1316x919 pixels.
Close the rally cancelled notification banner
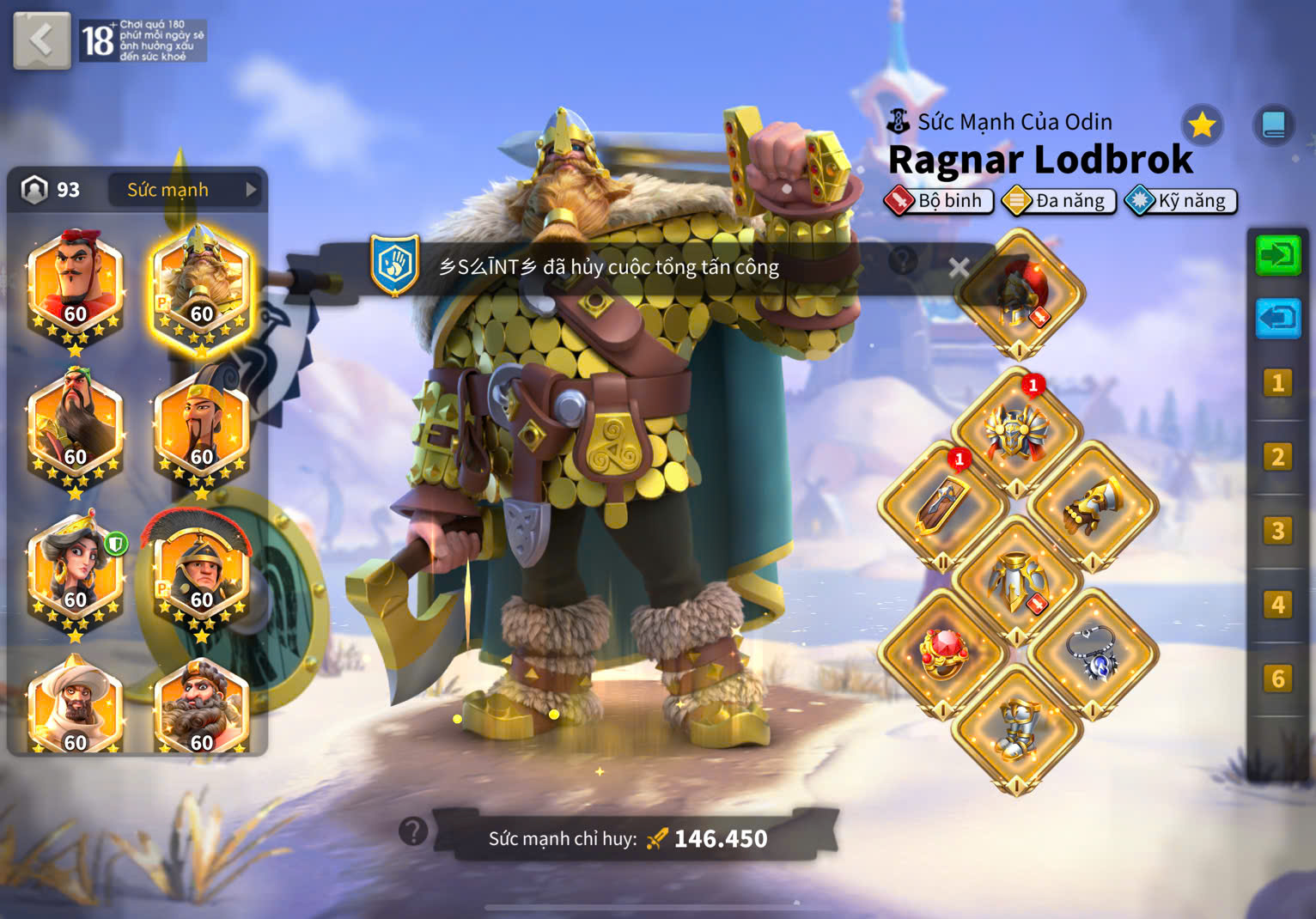(959, 268)
